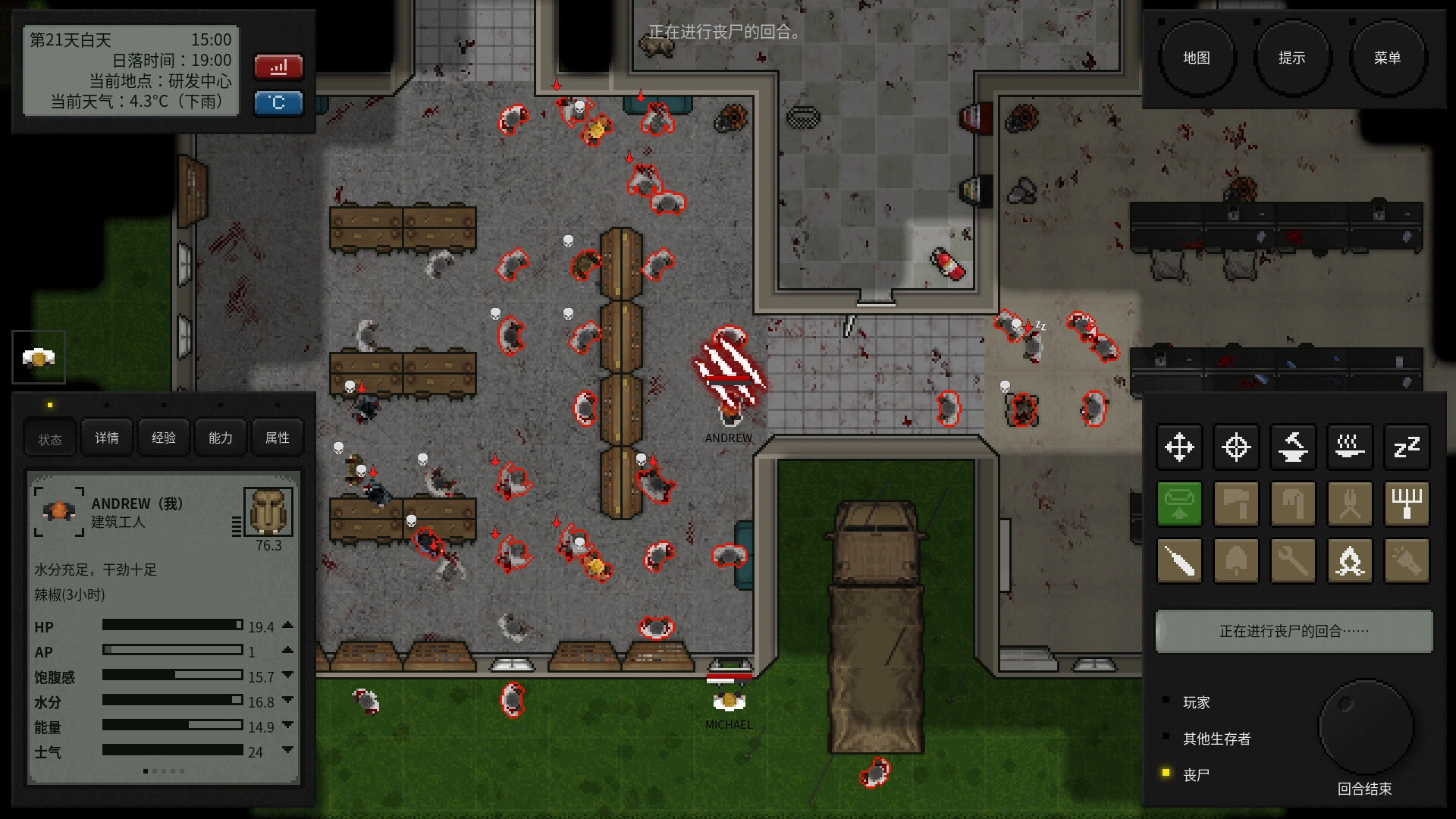Toggle the ℃ temperature unit button
1456x819 pixels.
click(278, 103)
